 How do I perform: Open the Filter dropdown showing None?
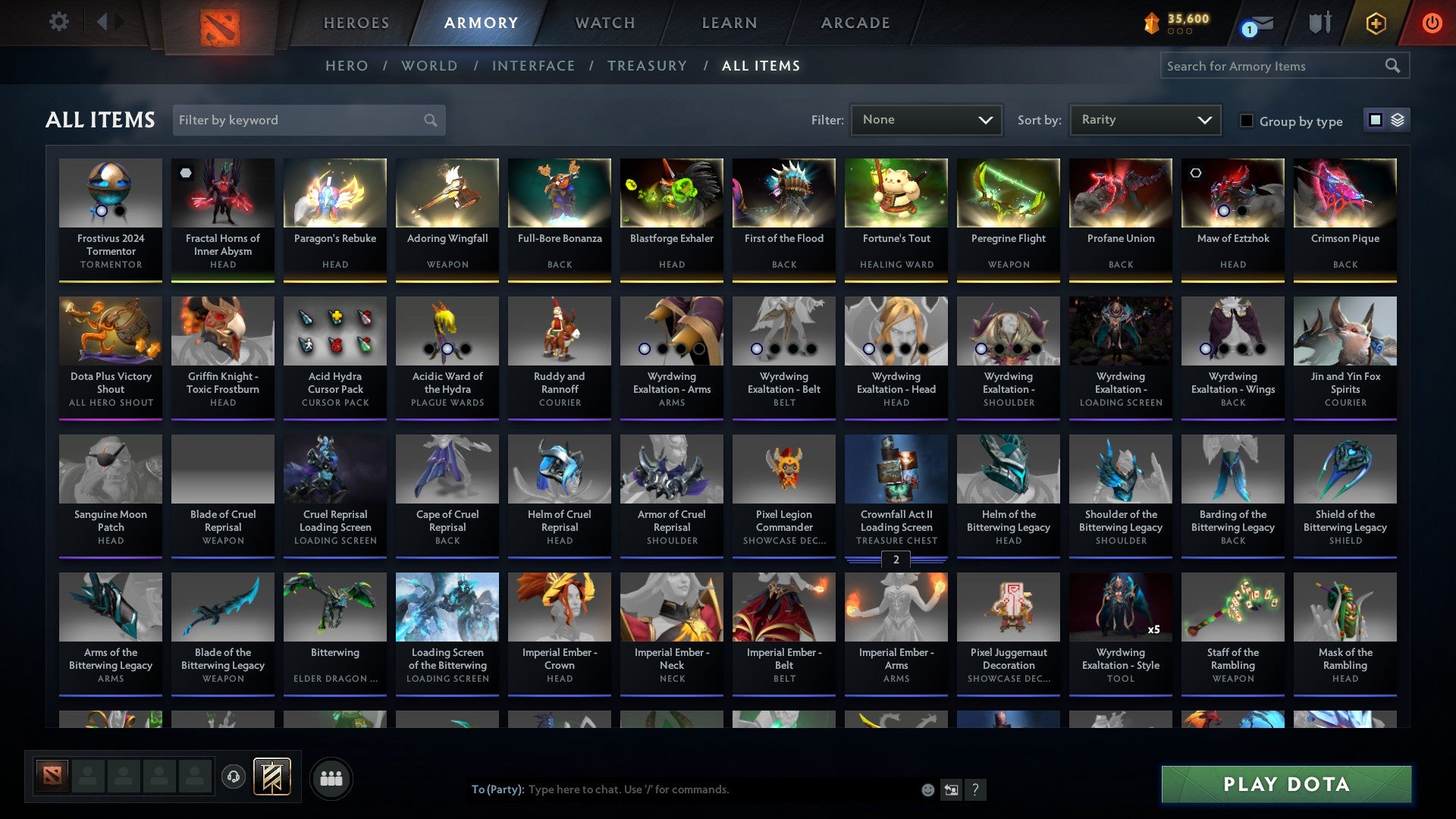[927, 119]
